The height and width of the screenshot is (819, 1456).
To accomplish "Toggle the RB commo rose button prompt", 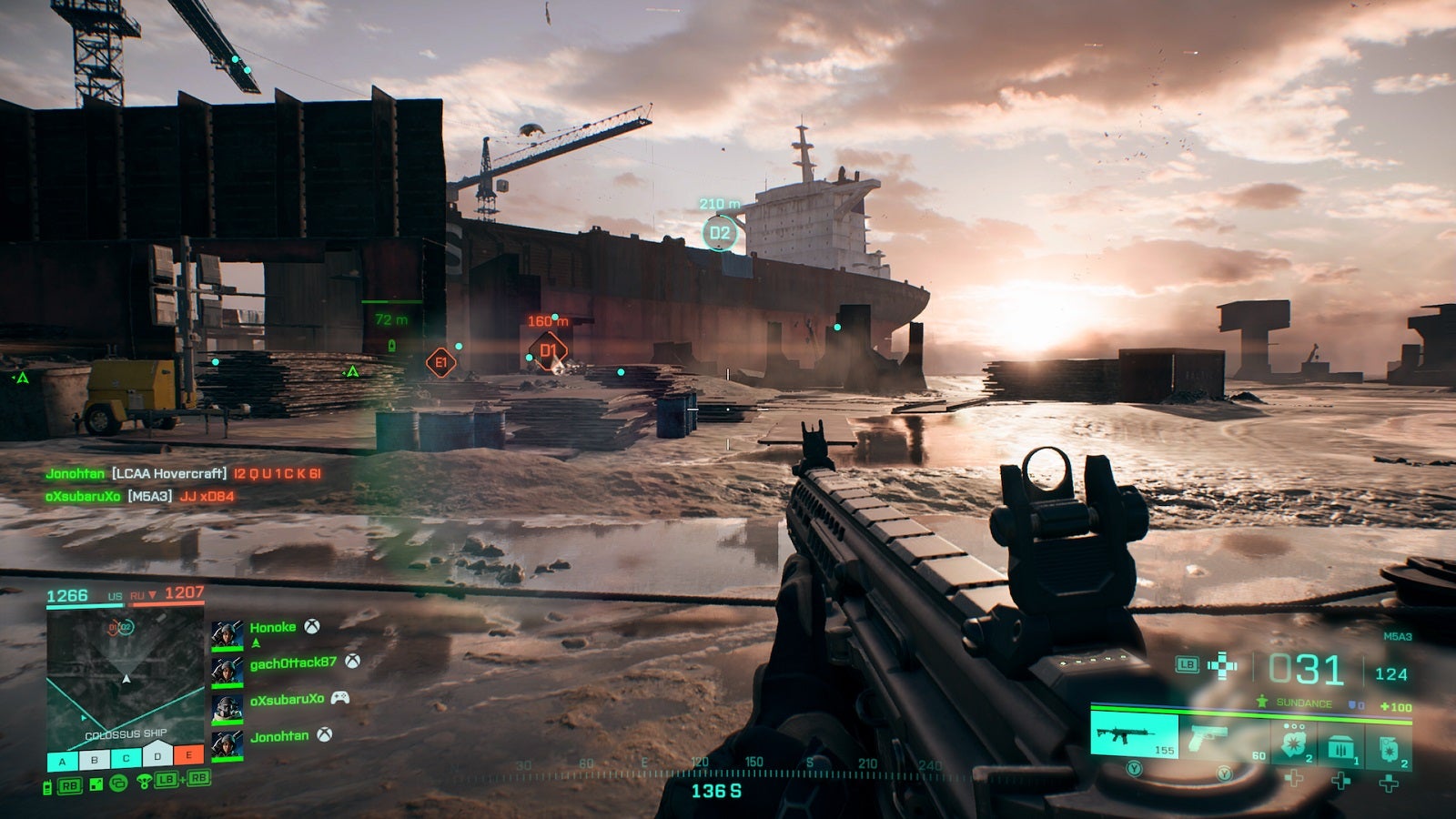I will click(69, 784).
